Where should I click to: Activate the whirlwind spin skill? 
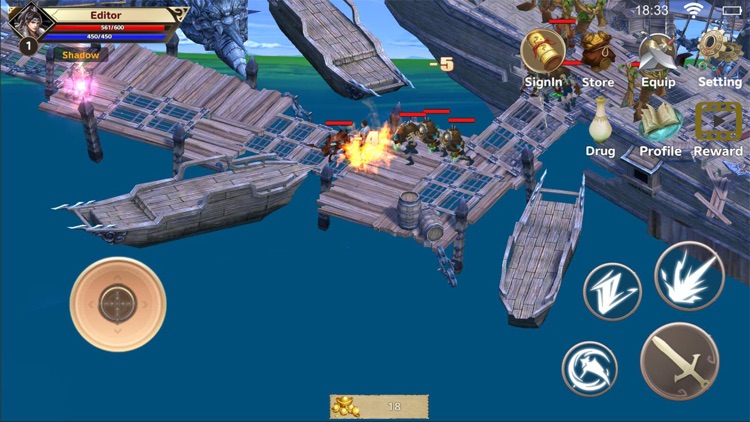coord(590,367)
